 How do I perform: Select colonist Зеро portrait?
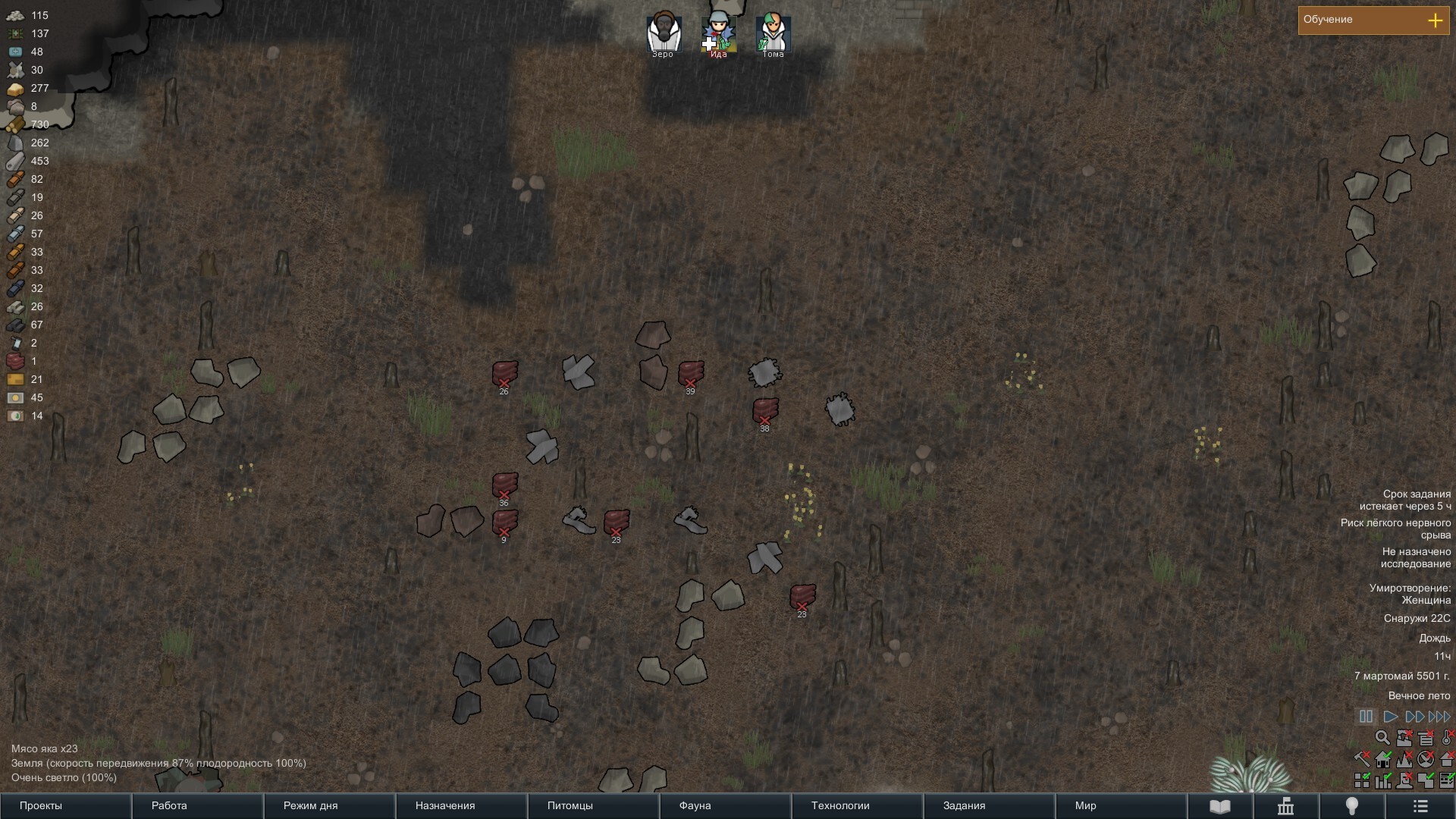(664, 34)
